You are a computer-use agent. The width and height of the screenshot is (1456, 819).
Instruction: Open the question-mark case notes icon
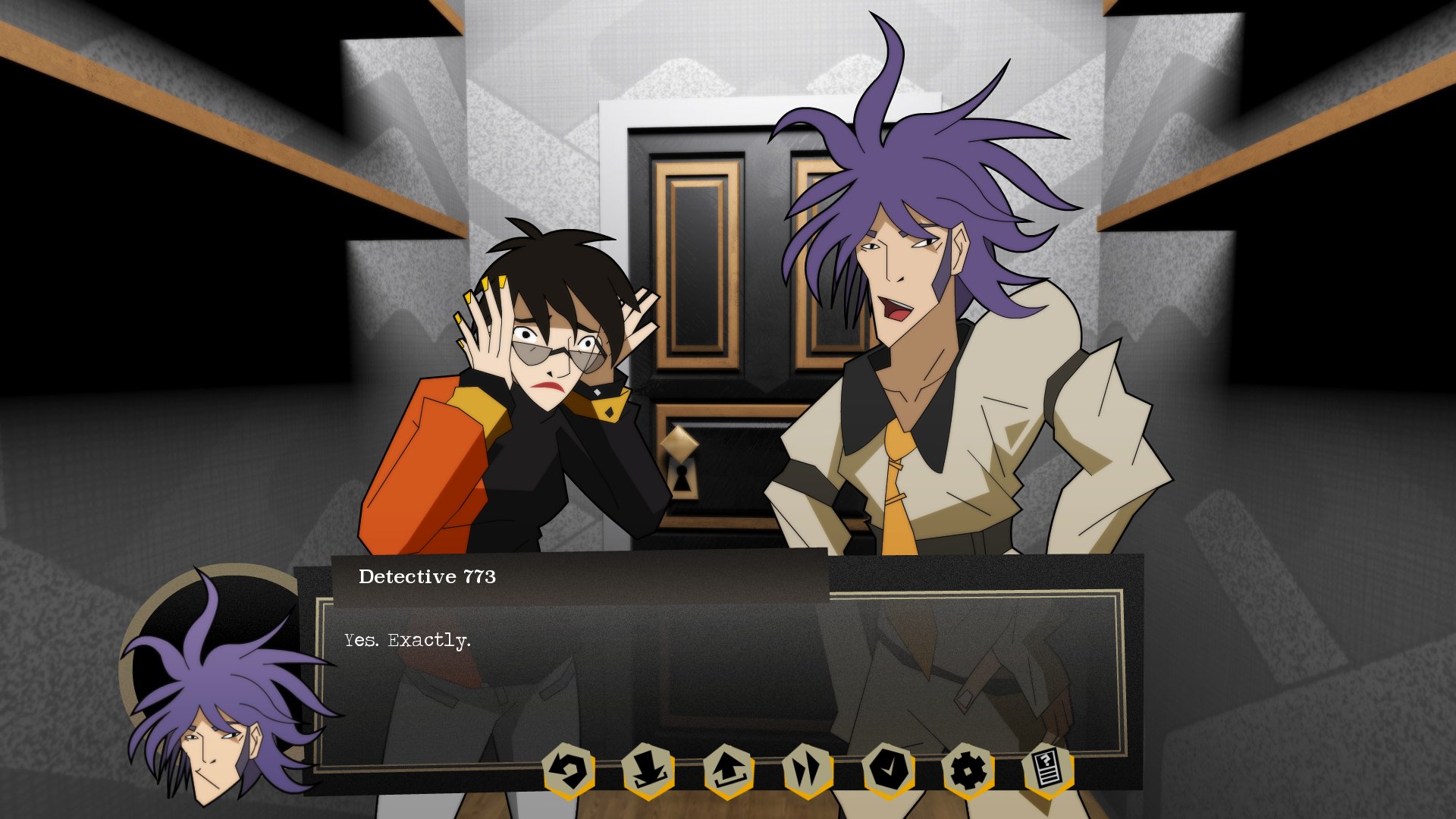click(x=1048, y=771)
